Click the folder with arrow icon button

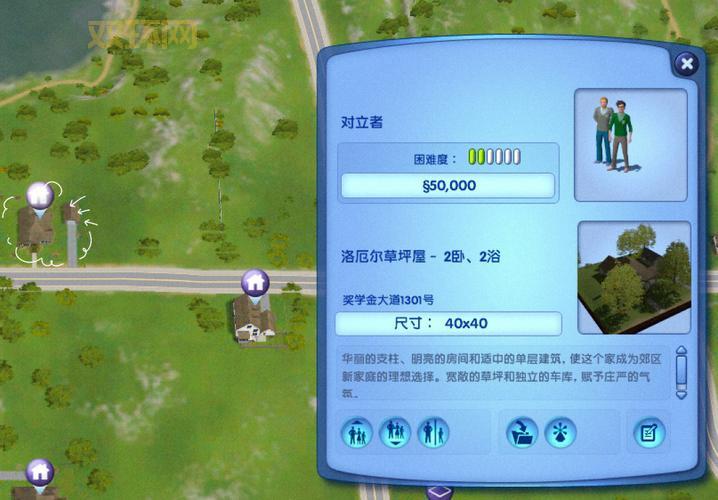pos(521,432)
